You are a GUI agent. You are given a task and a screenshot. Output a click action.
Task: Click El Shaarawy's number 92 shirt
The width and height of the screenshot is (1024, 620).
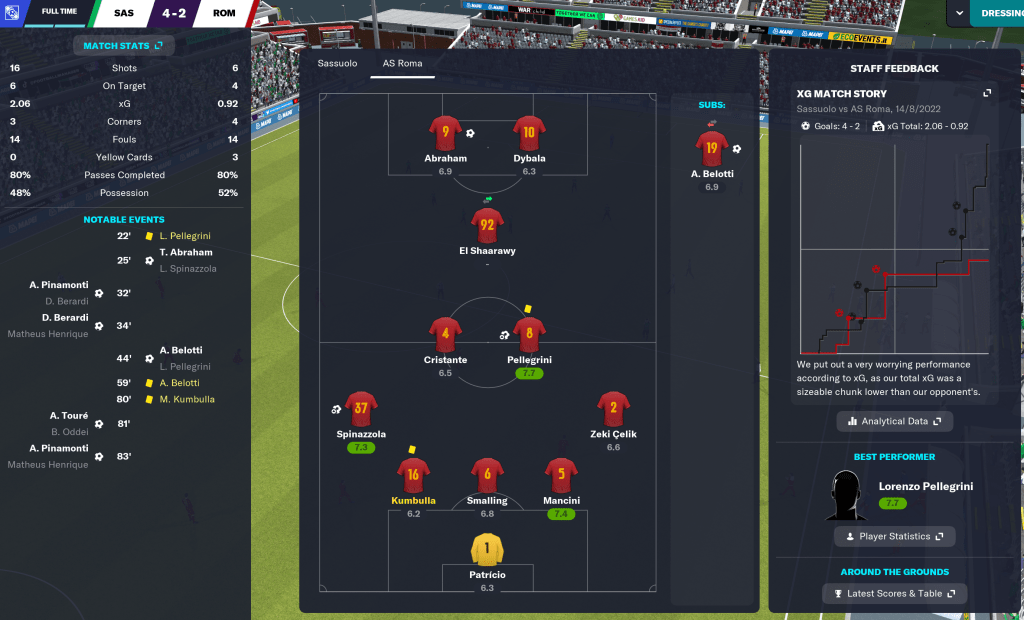coord(487,225)
